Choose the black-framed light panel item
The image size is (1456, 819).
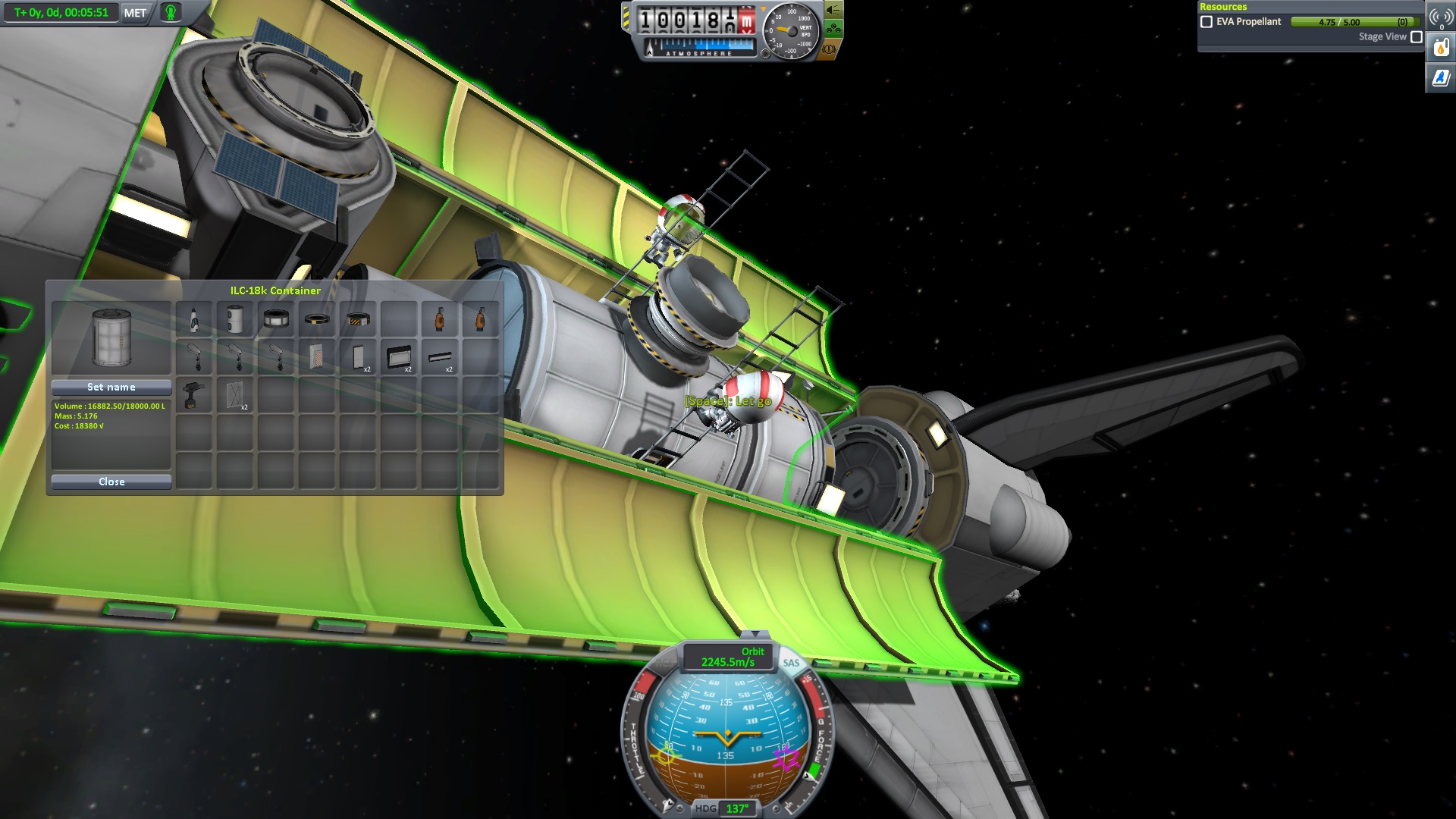coord(399,356)
